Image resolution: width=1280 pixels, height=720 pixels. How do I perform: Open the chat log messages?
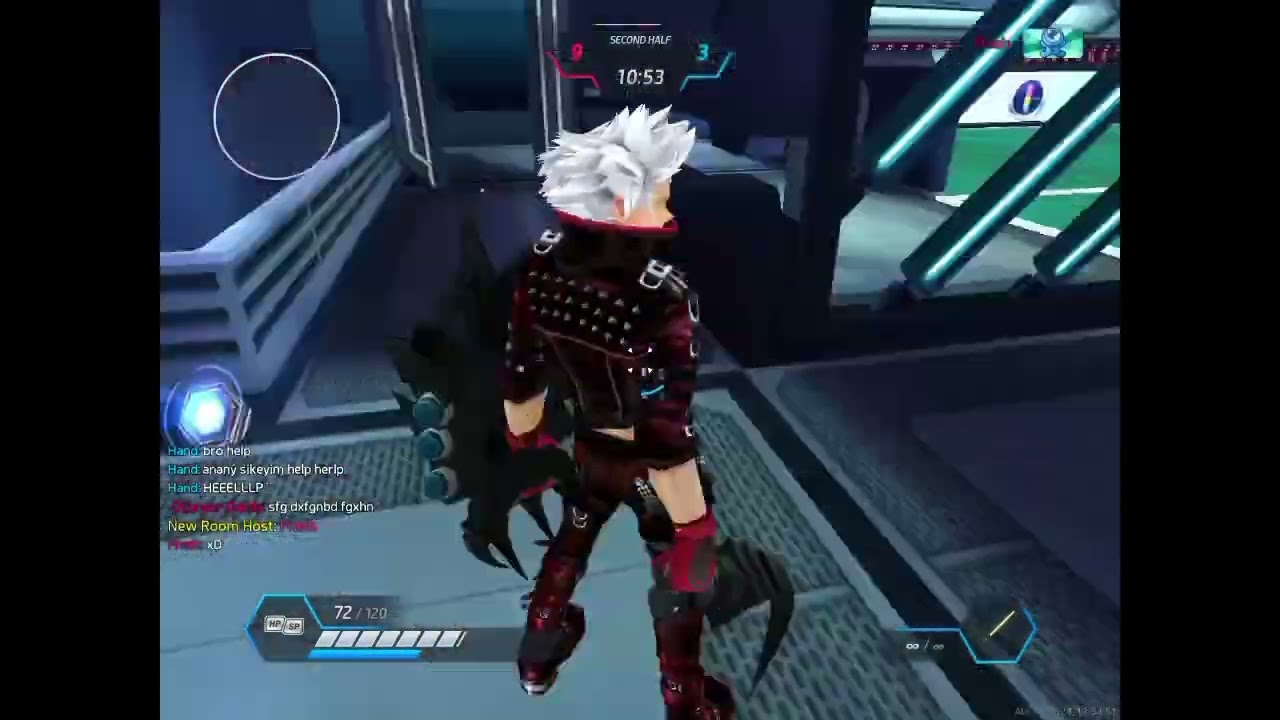point(270,497)
